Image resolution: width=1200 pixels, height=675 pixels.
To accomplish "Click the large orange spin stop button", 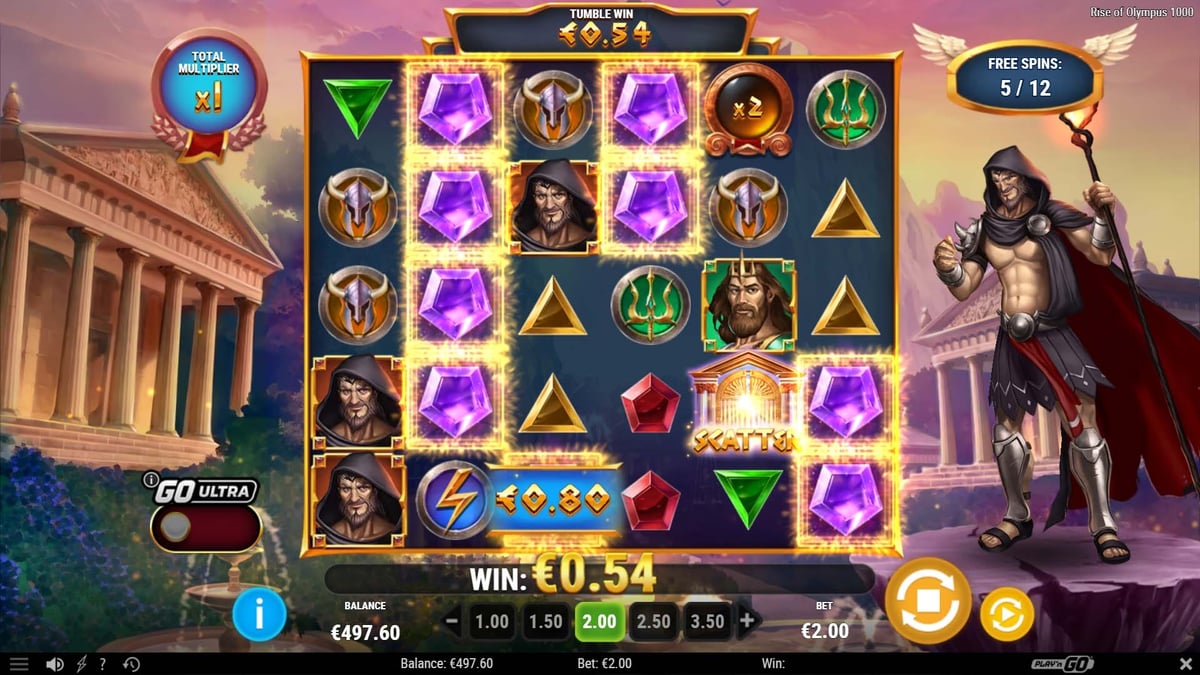I will (927, 600).
